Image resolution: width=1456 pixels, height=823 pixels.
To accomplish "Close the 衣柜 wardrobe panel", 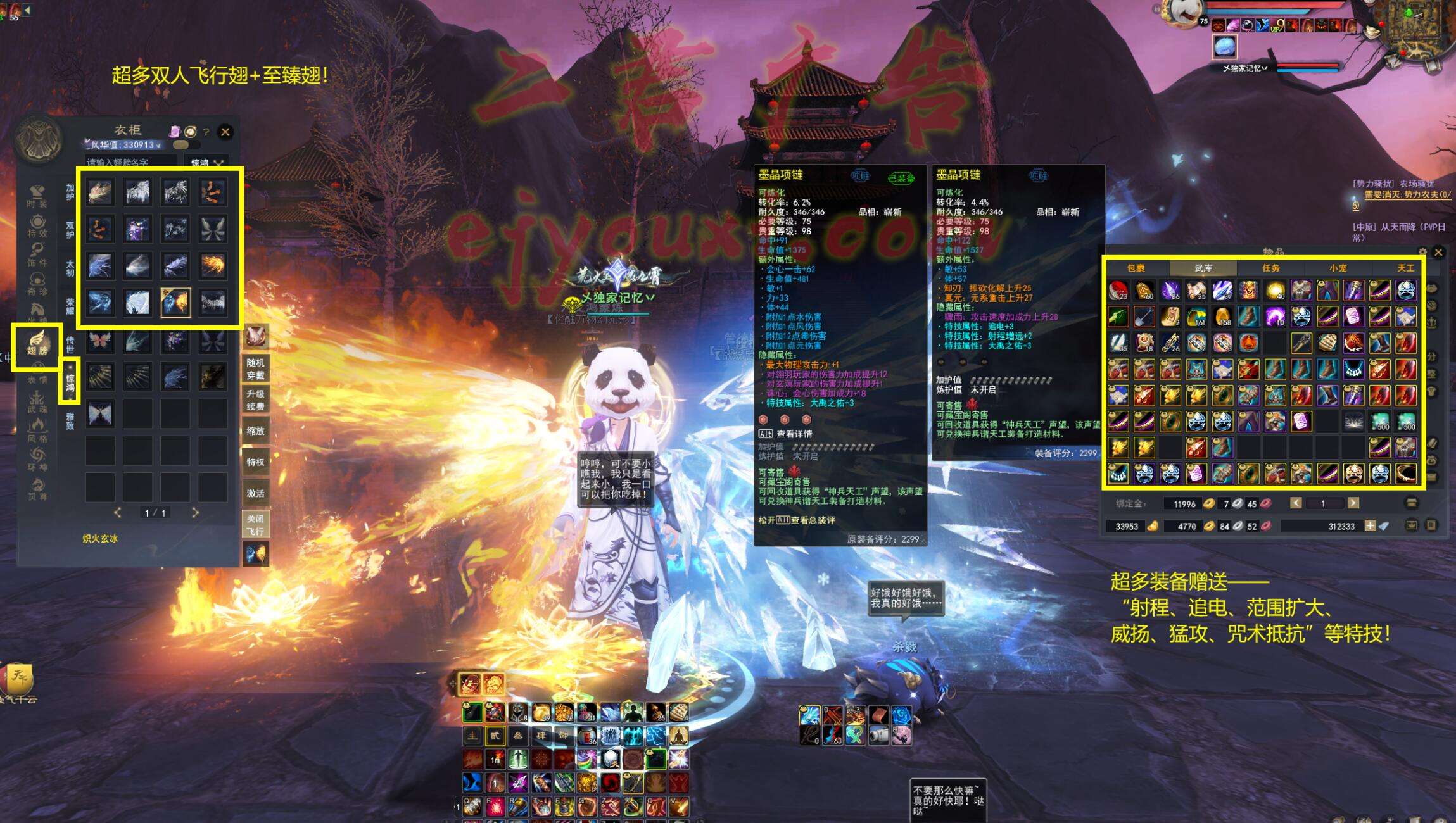I will [x=225, y=132].
